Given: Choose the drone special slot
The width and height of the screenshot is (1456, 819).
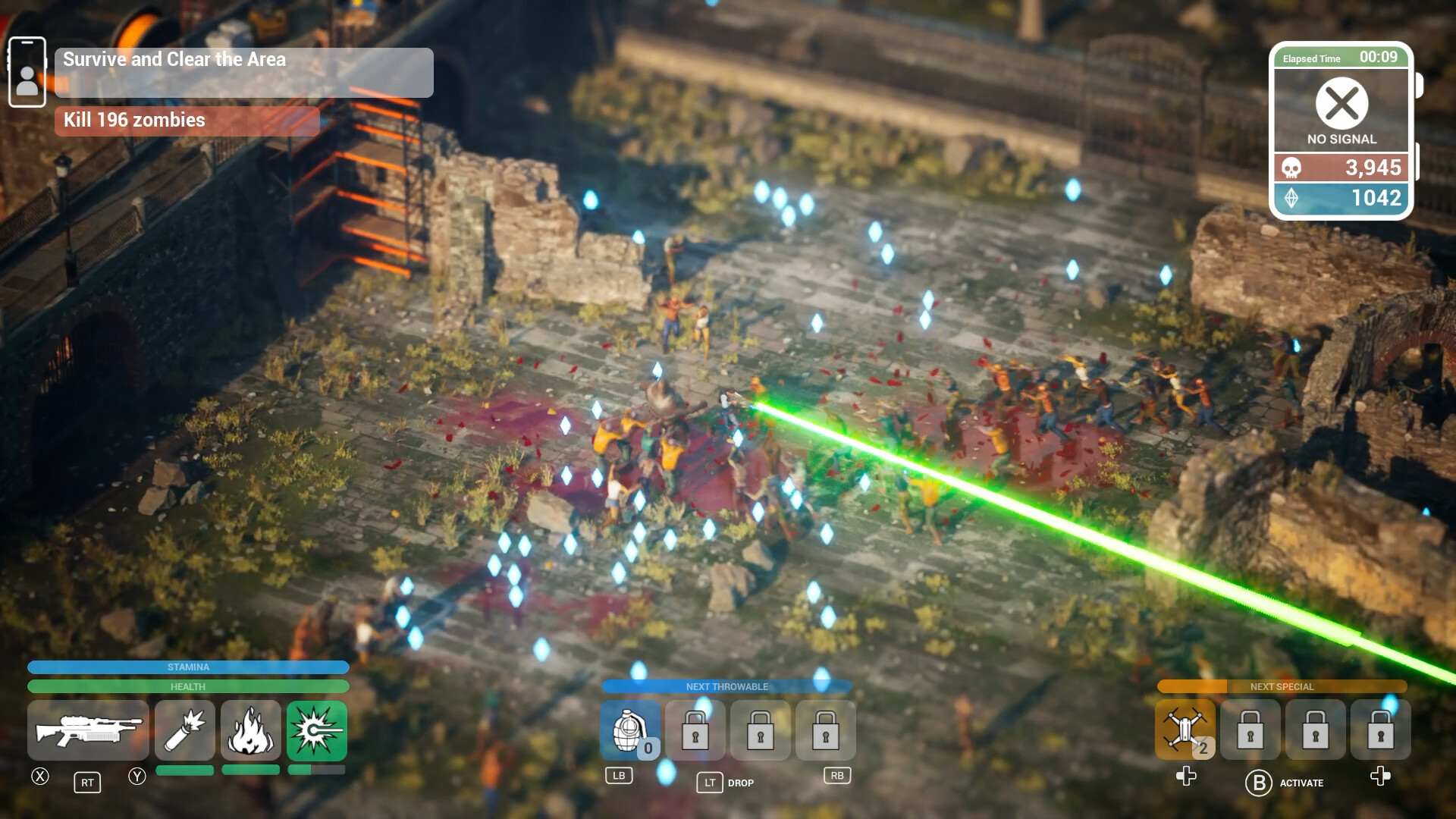Looking at the screenshot, I should [1185, 730].
